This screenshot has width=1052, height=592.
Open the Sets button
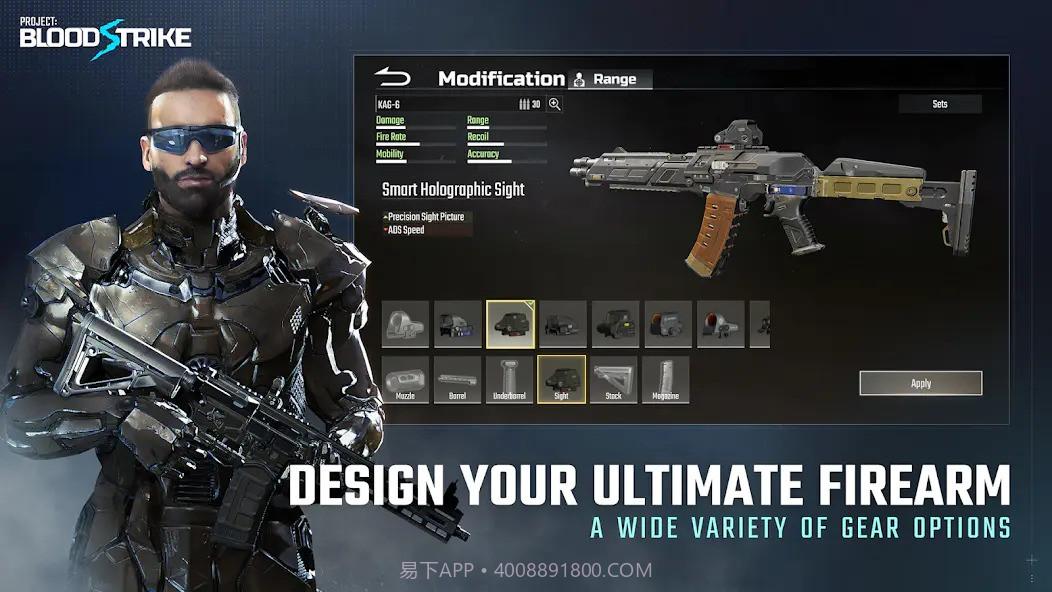(939, 104)
